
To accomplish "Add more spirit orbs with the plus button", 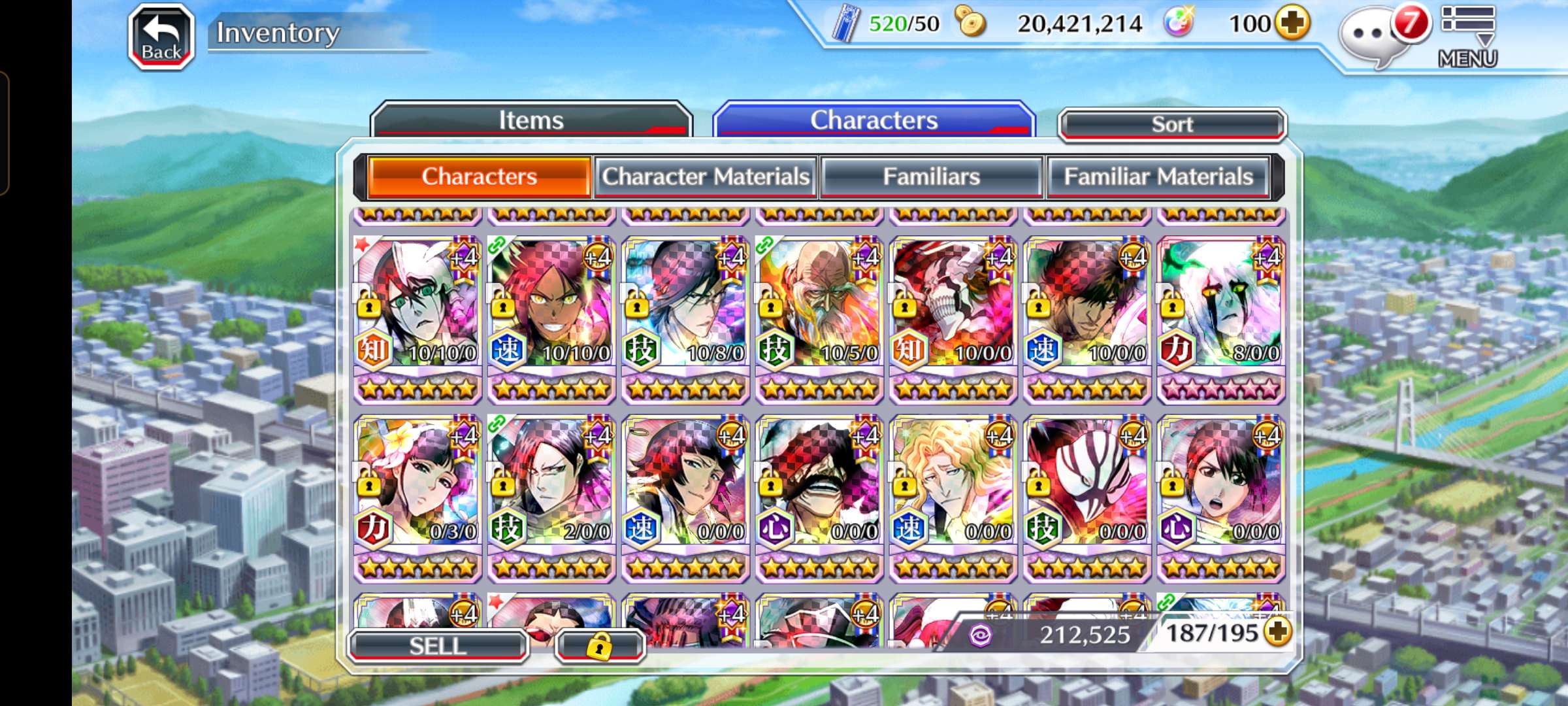I will tap(1292, 24).
